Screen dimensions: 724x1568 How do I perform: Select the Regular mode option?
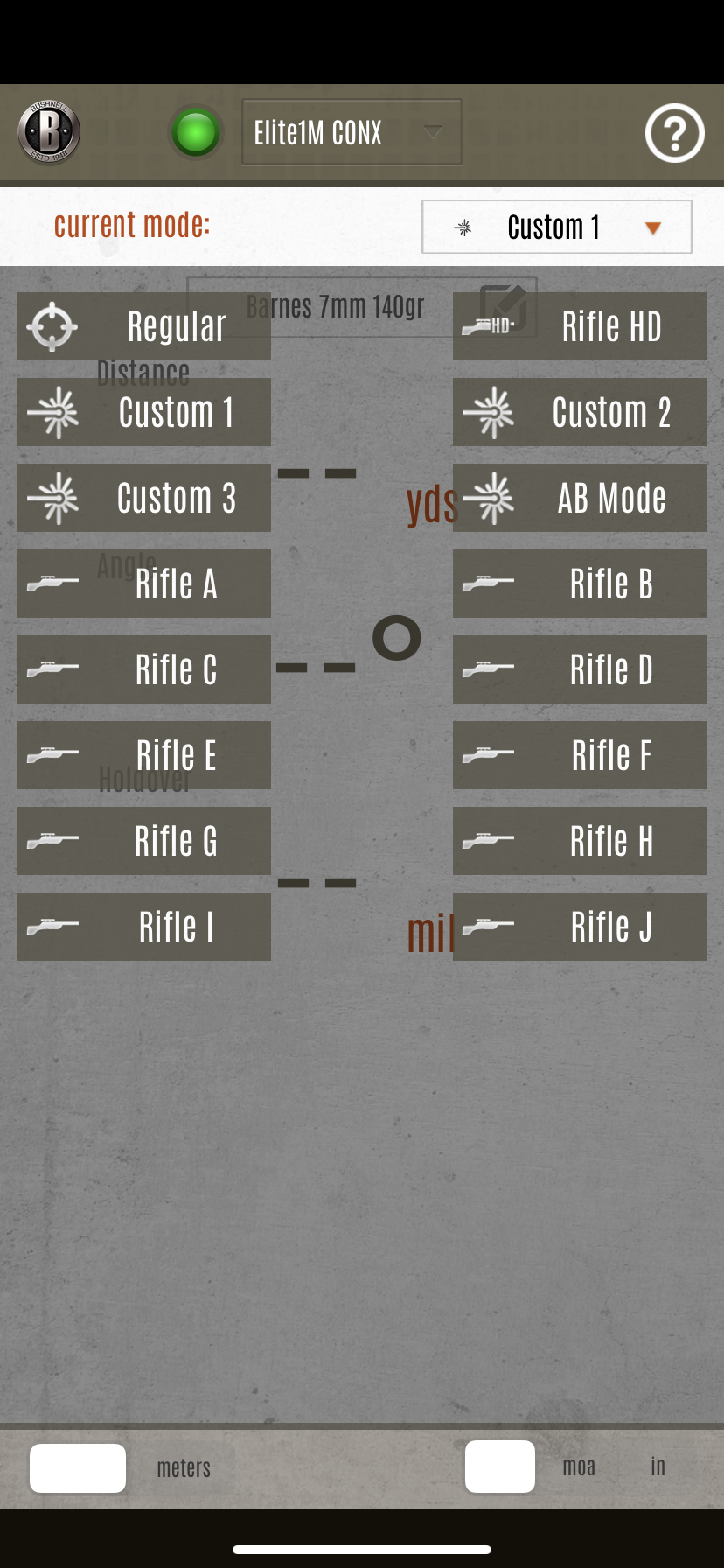[x=144, y=326]
